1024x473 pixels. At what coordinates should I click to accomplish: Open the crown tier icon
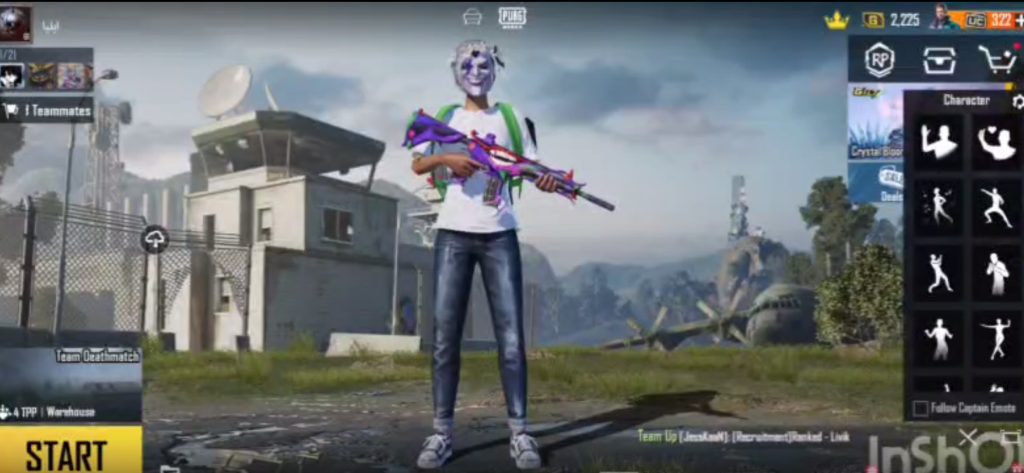pyautogui.click(x=836, y=20)
